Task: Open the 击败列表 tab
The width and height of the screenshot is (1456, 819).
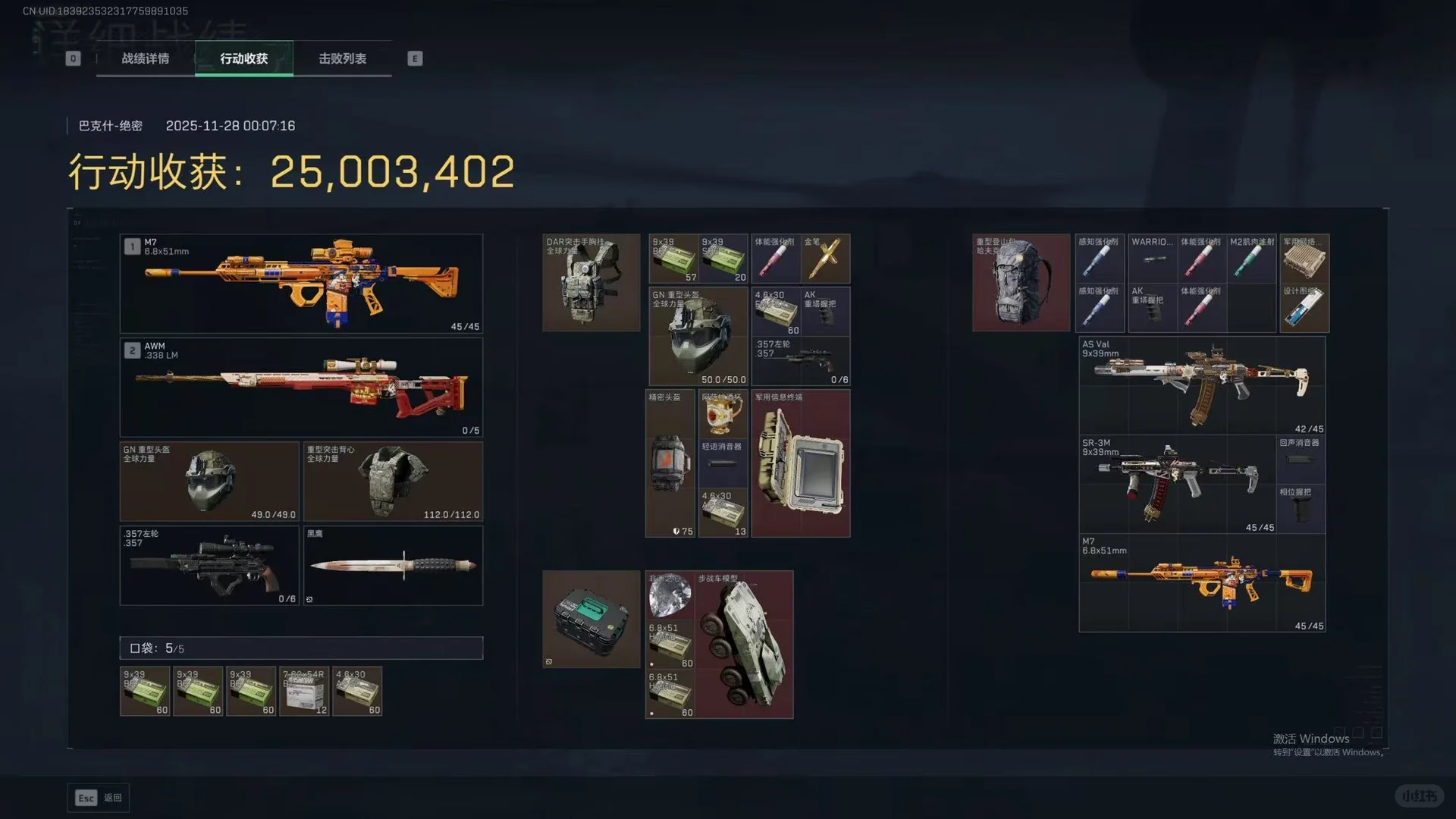Action: (x=343, y=58)
